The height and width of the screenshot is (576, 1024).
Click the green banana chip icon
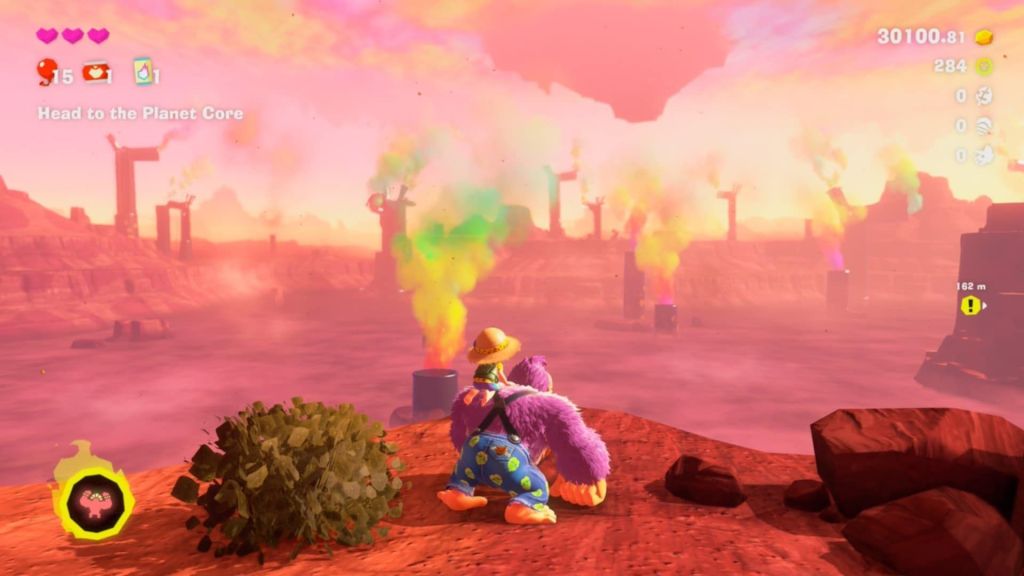[x=983, y=67]
